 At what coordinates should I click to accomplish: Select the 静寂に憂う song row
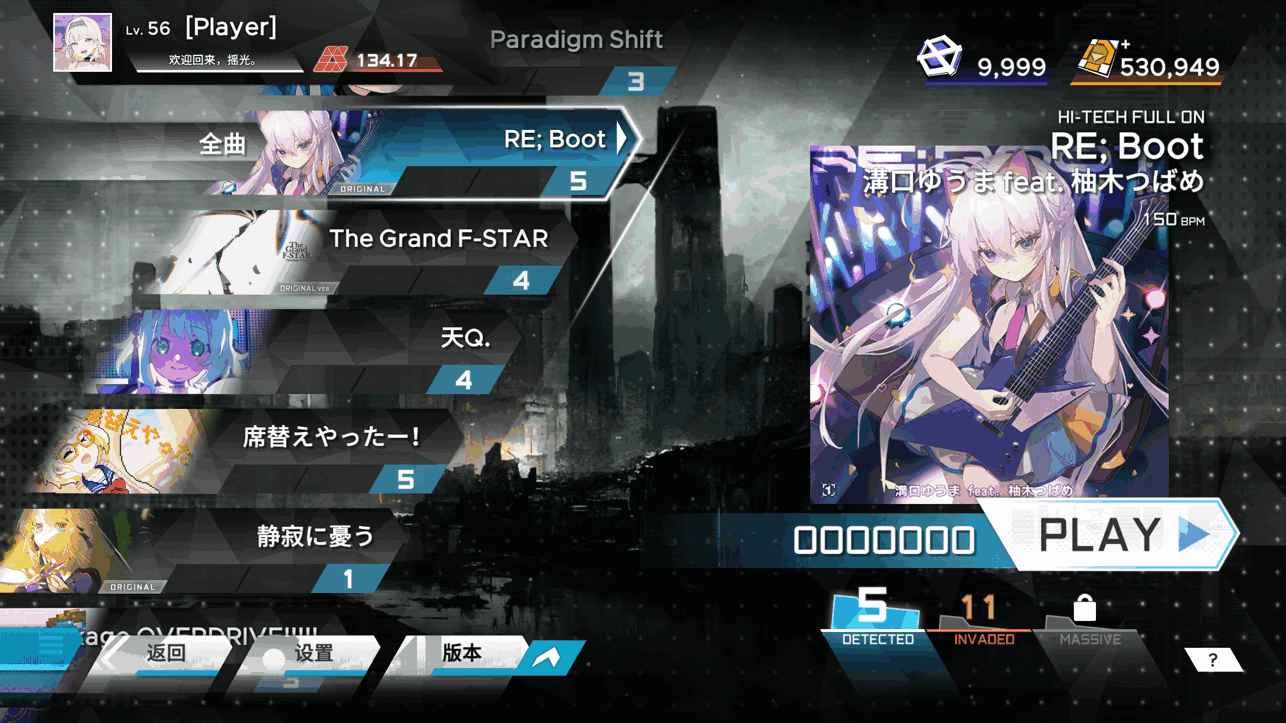pos(315,537)
